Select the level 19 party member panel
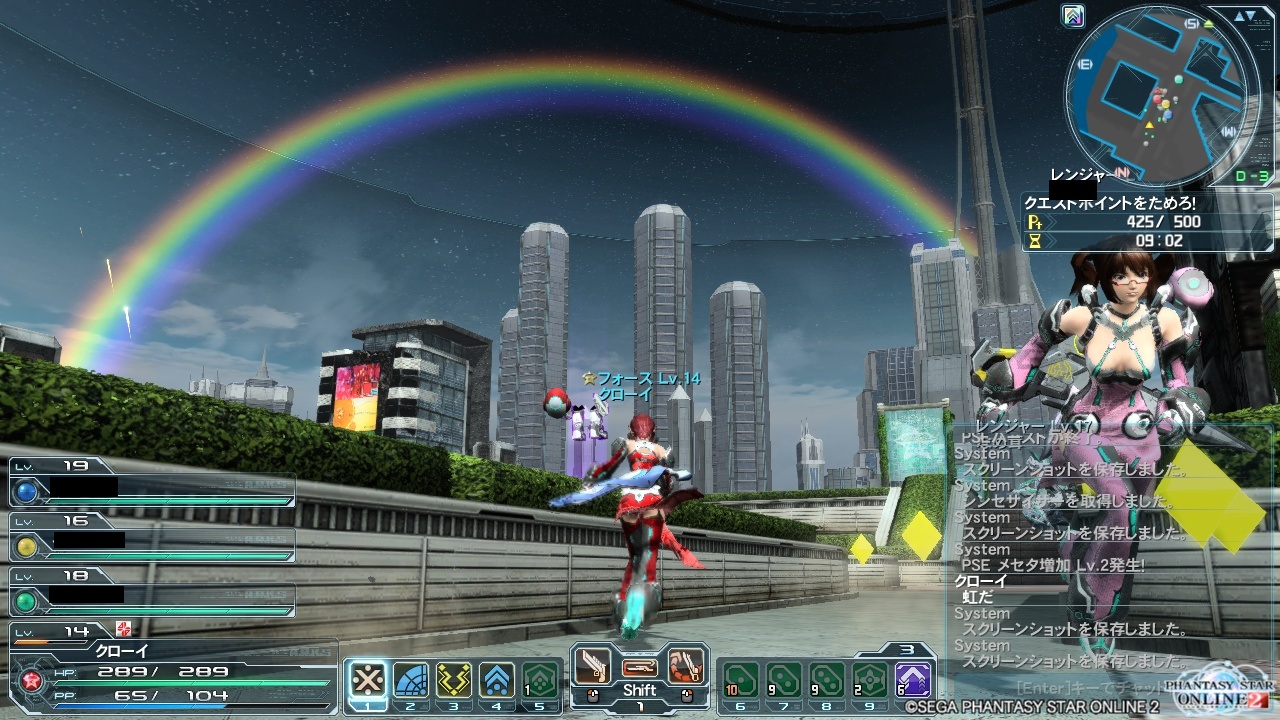This screenshot has height=720, width=1280. coord(152,484)
